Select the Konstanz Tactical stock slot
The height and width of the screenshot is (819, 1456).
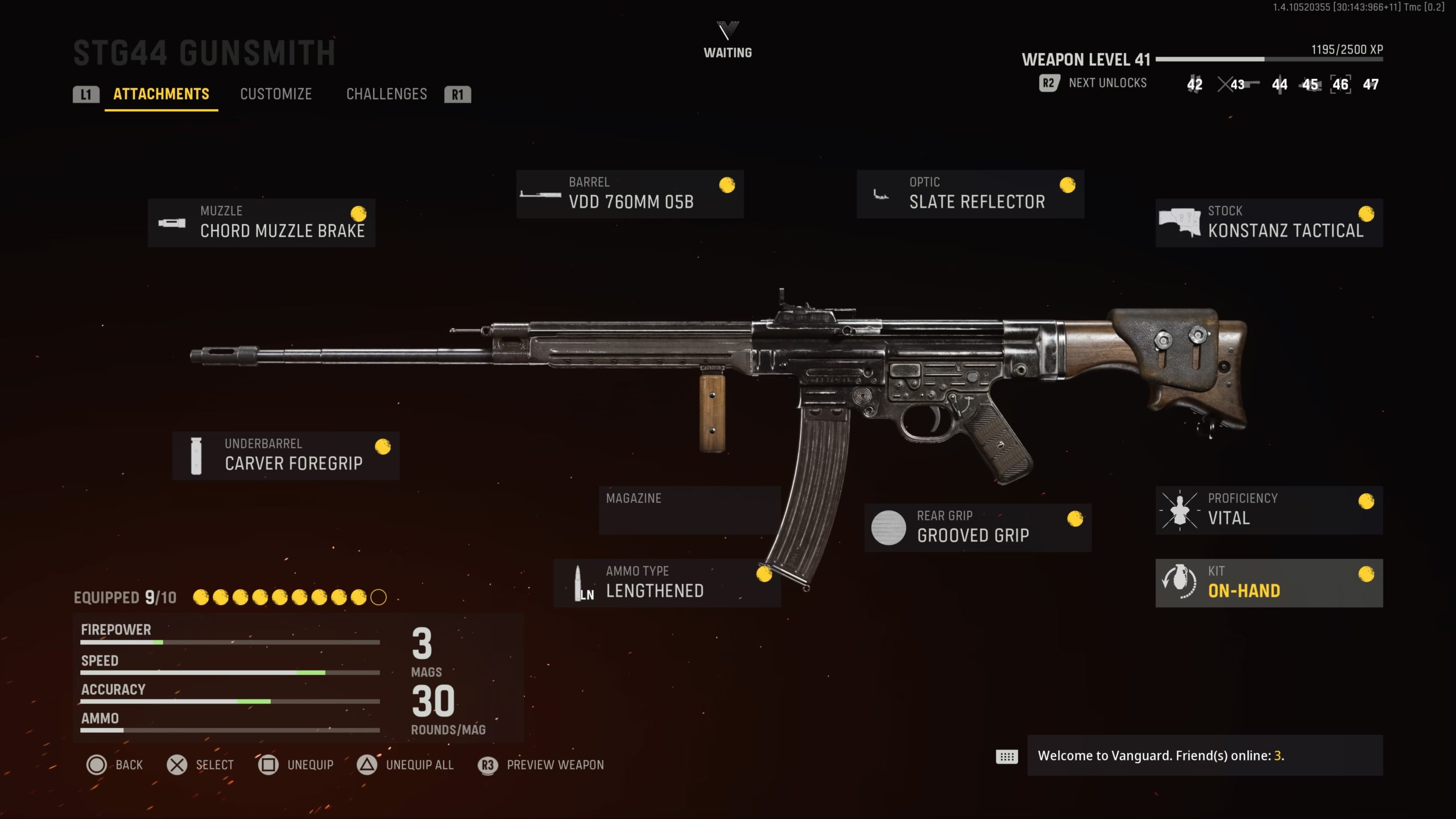pos(1269,222)
